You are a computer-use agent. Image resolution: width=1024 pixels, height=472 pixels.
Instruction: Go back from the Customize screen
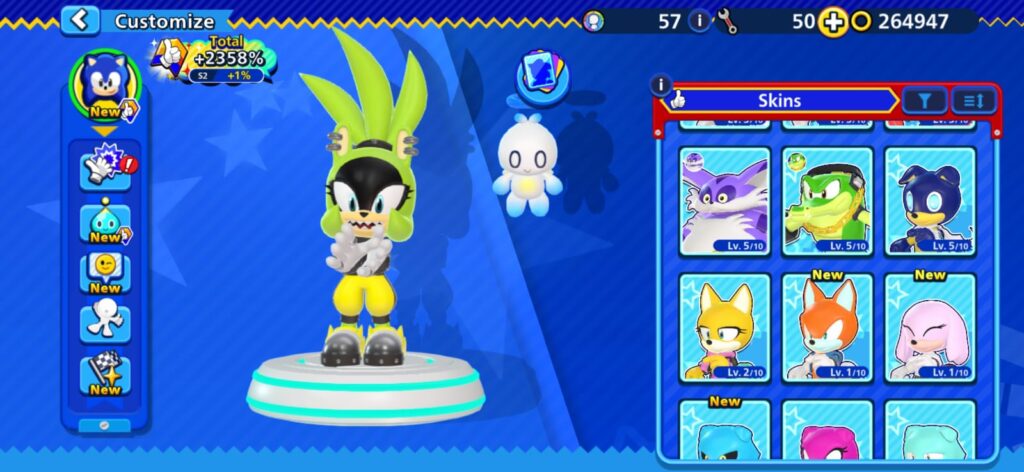[80, 20]
